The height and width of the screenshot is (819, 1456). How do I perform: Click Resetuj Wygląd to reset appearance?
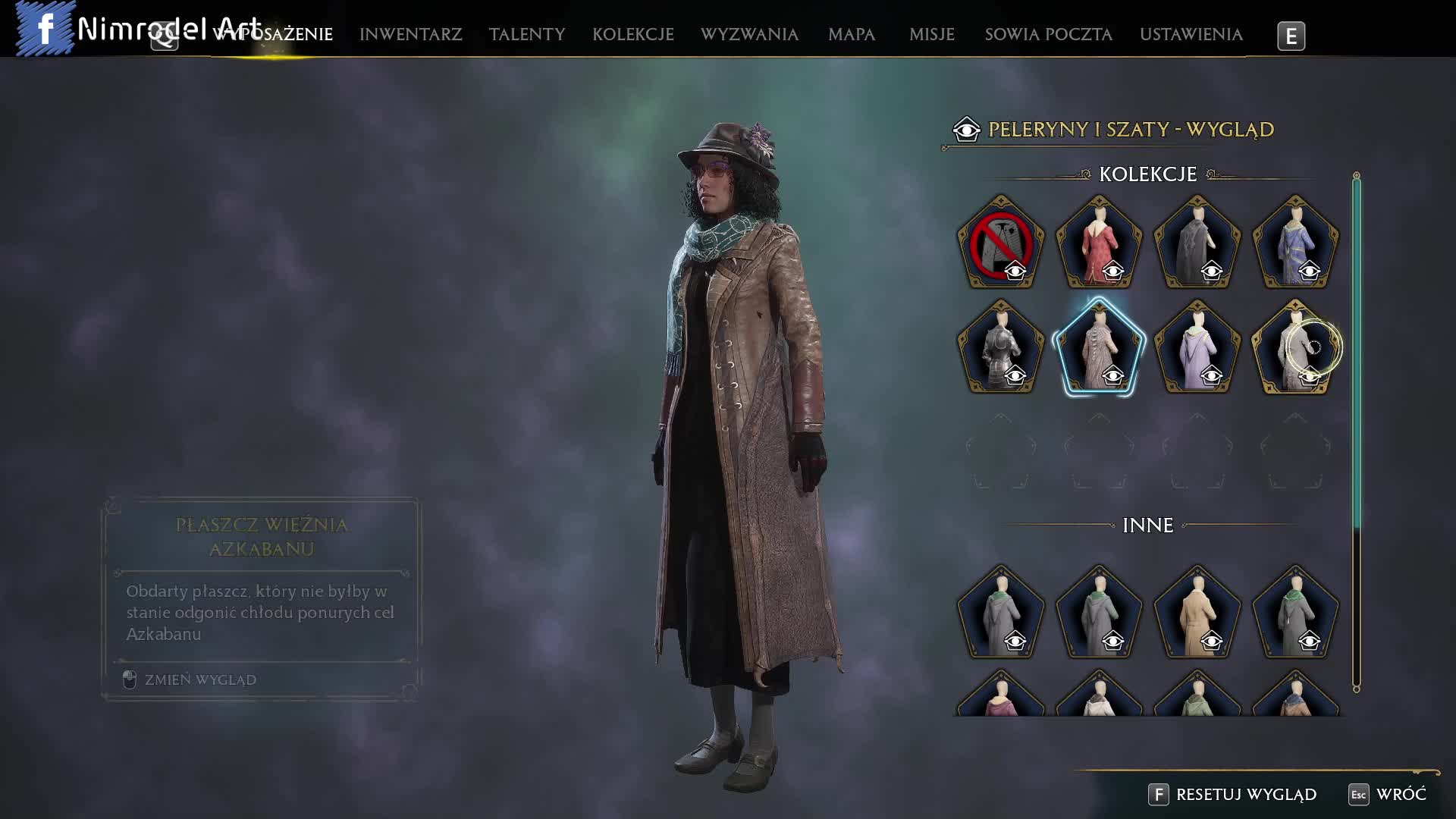(x=1245, y=794)
